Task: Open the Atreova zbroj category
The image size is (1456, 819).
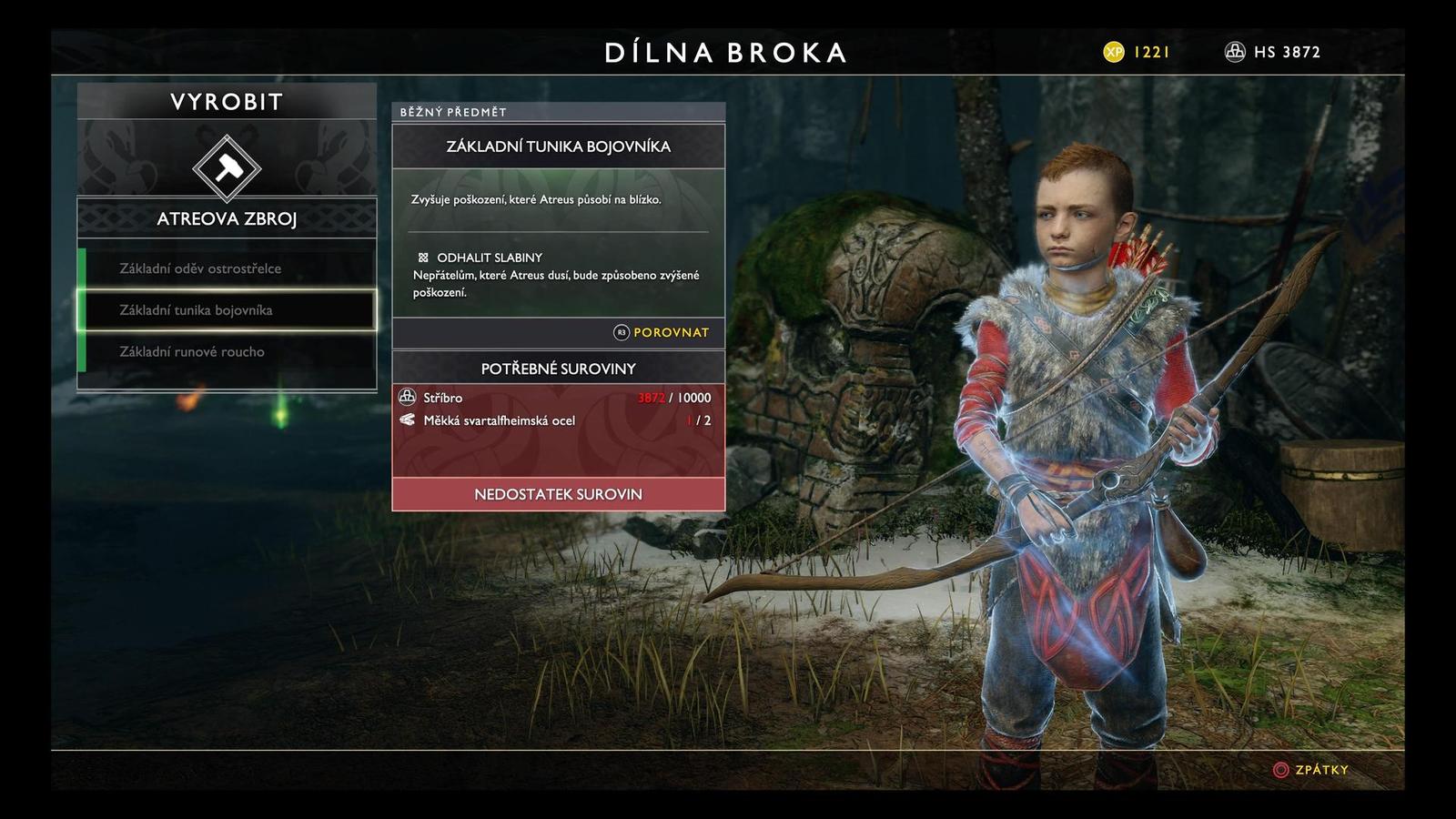Action: [227, 218]
